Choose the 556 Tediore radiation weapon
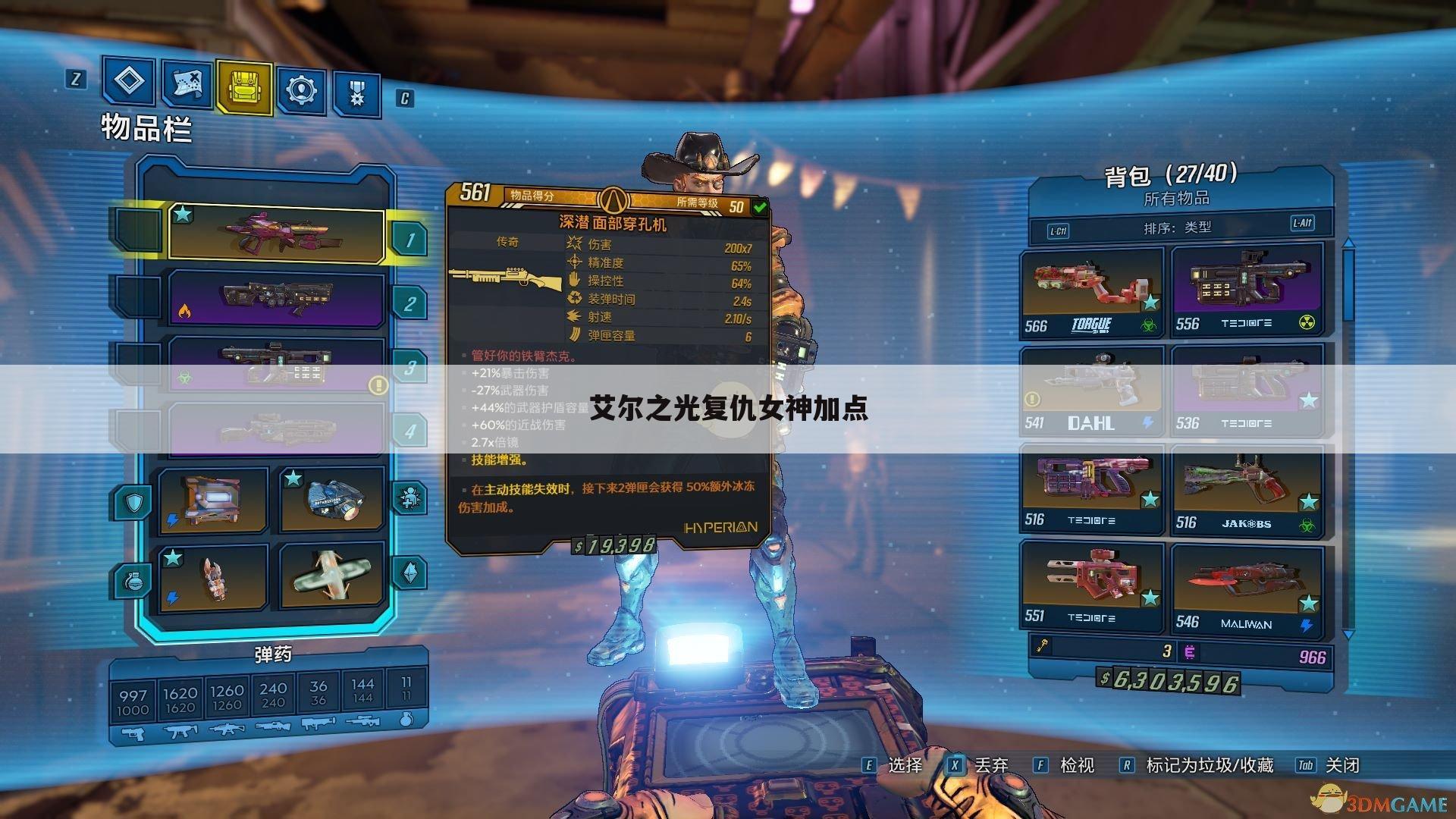The width and height of the screenshot is (1456, 819). (1247, 292)
